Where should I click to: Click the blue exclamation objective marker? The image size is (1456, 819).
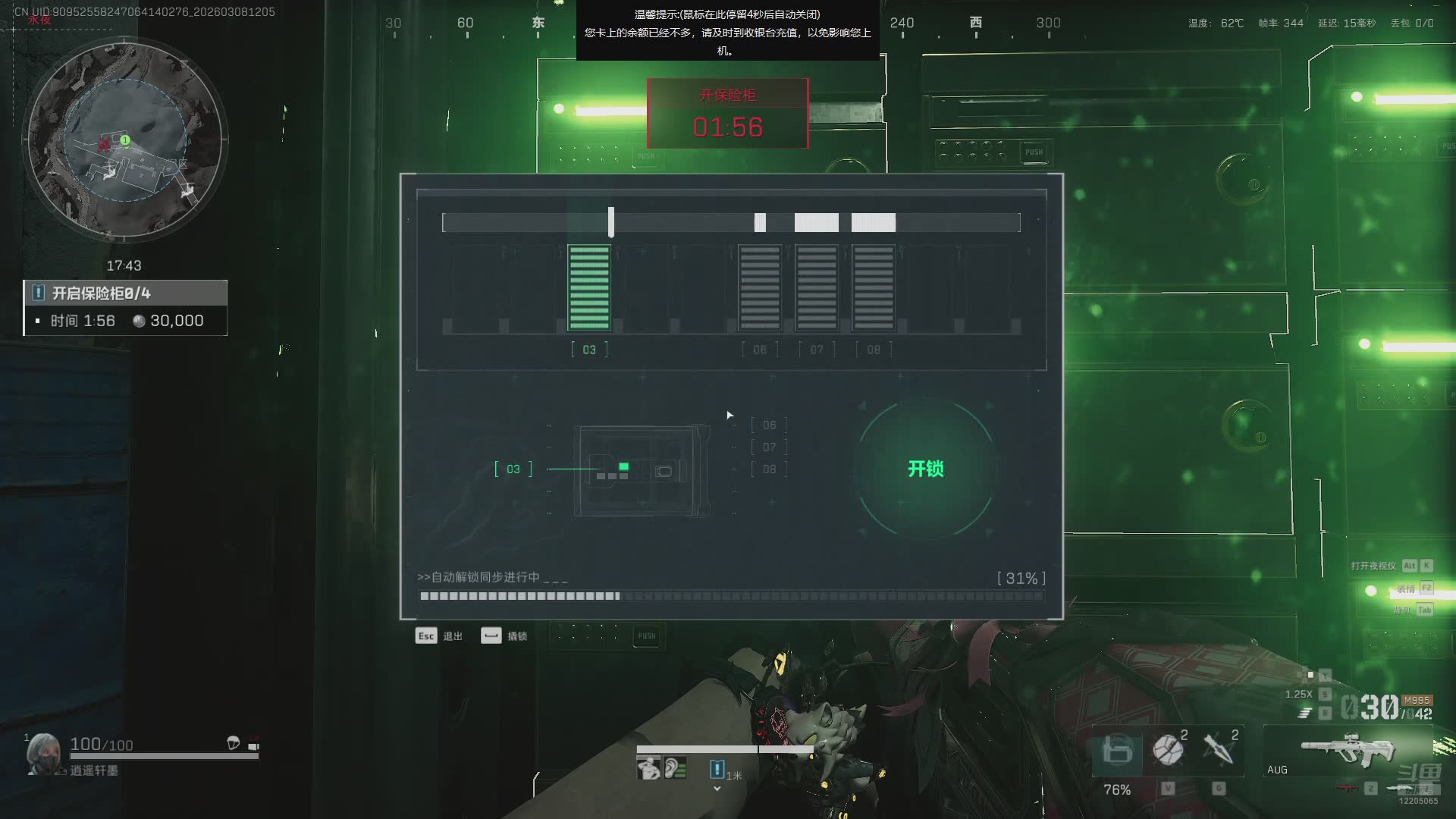(x=717, y=769)
